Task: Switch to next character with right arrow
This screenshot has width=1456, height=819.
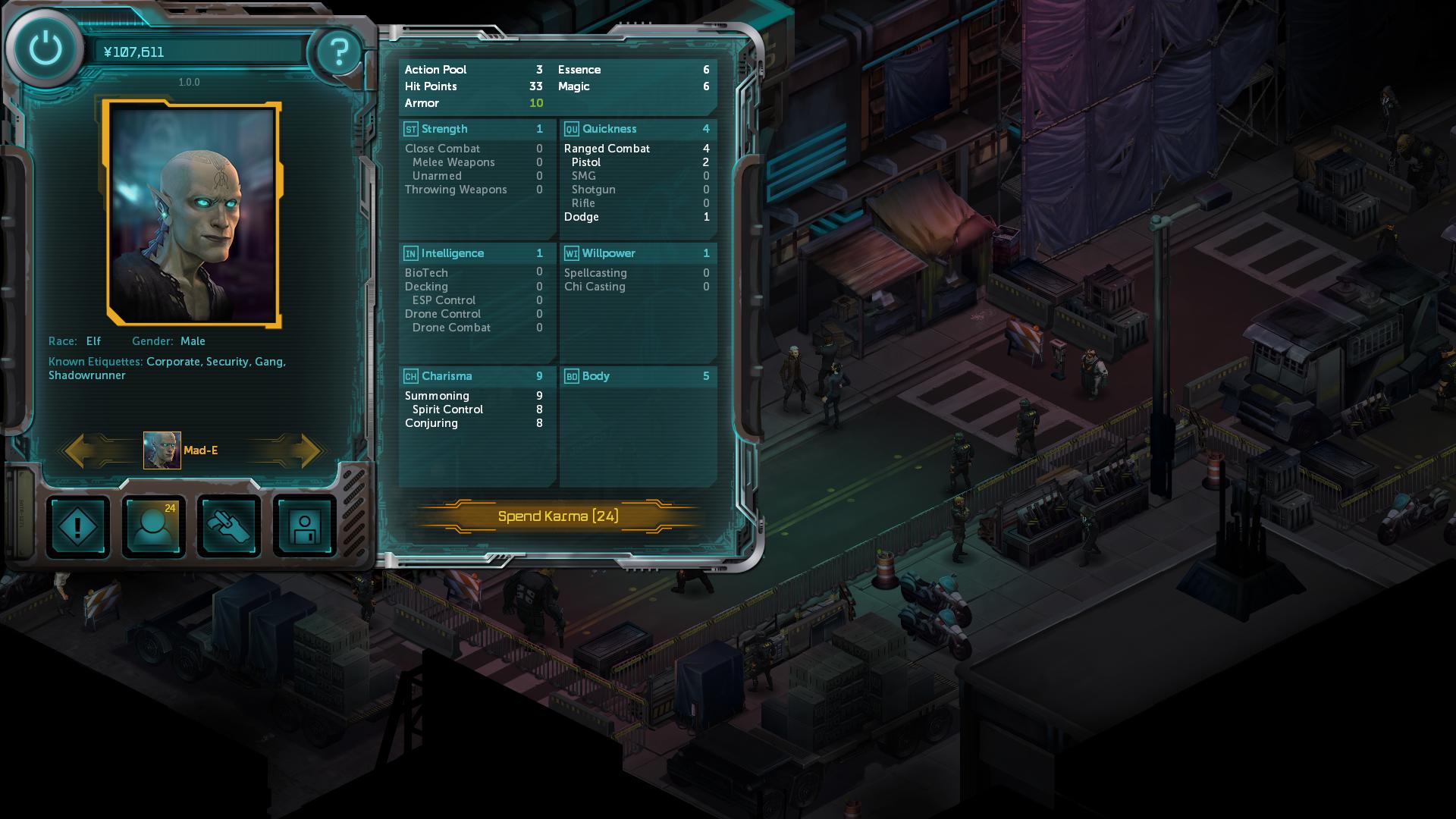Action: 303,450
